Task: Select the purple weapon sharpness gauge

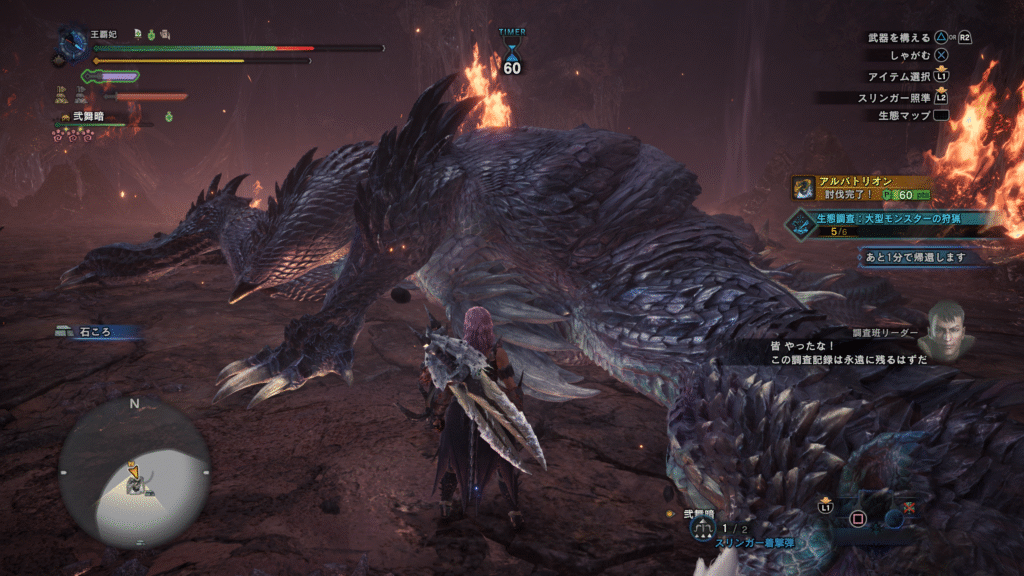Action: coord(112,75)
